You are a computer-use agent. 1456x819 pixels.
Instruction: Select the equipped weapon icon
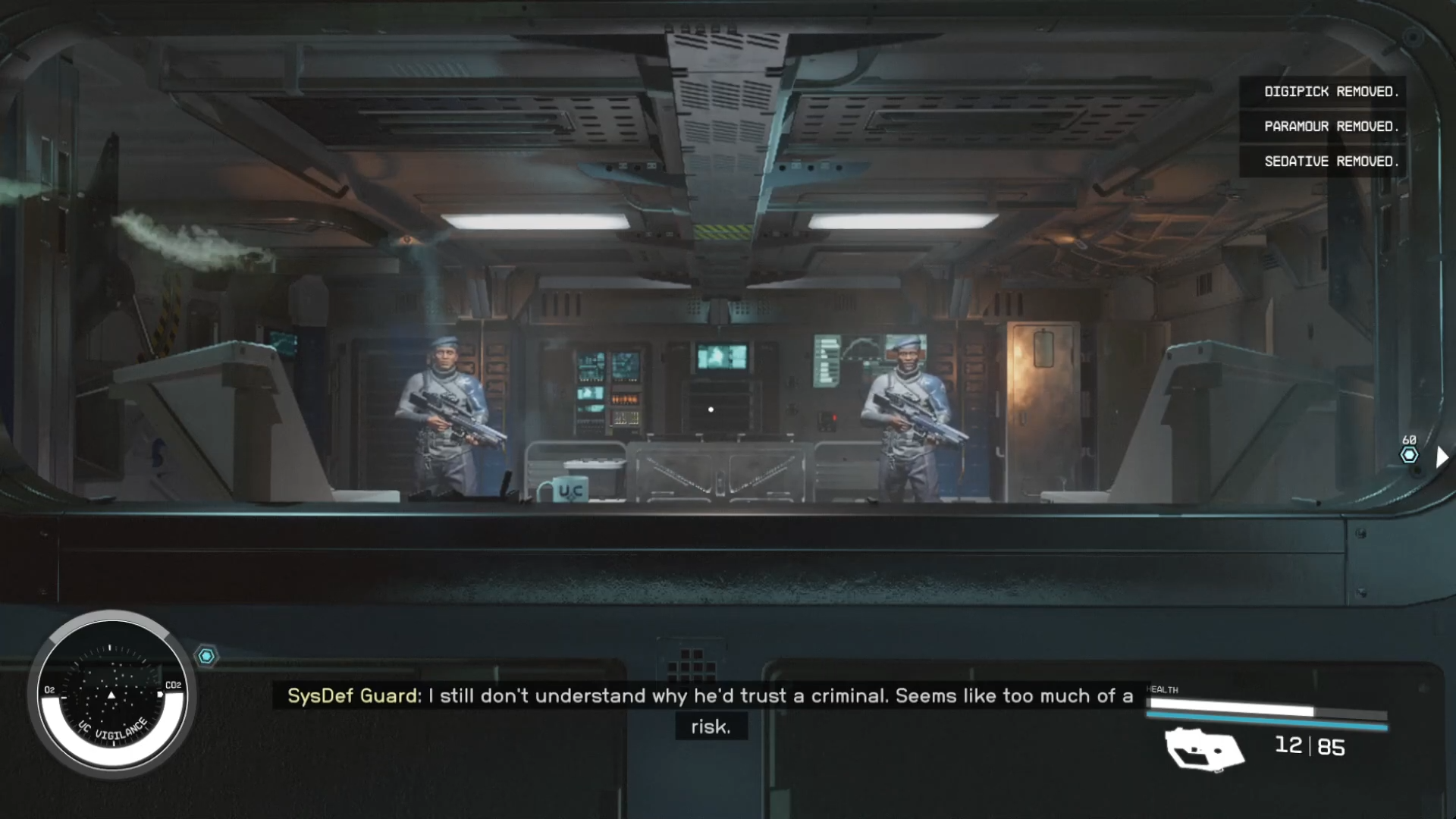click(x=1204, y=748)
